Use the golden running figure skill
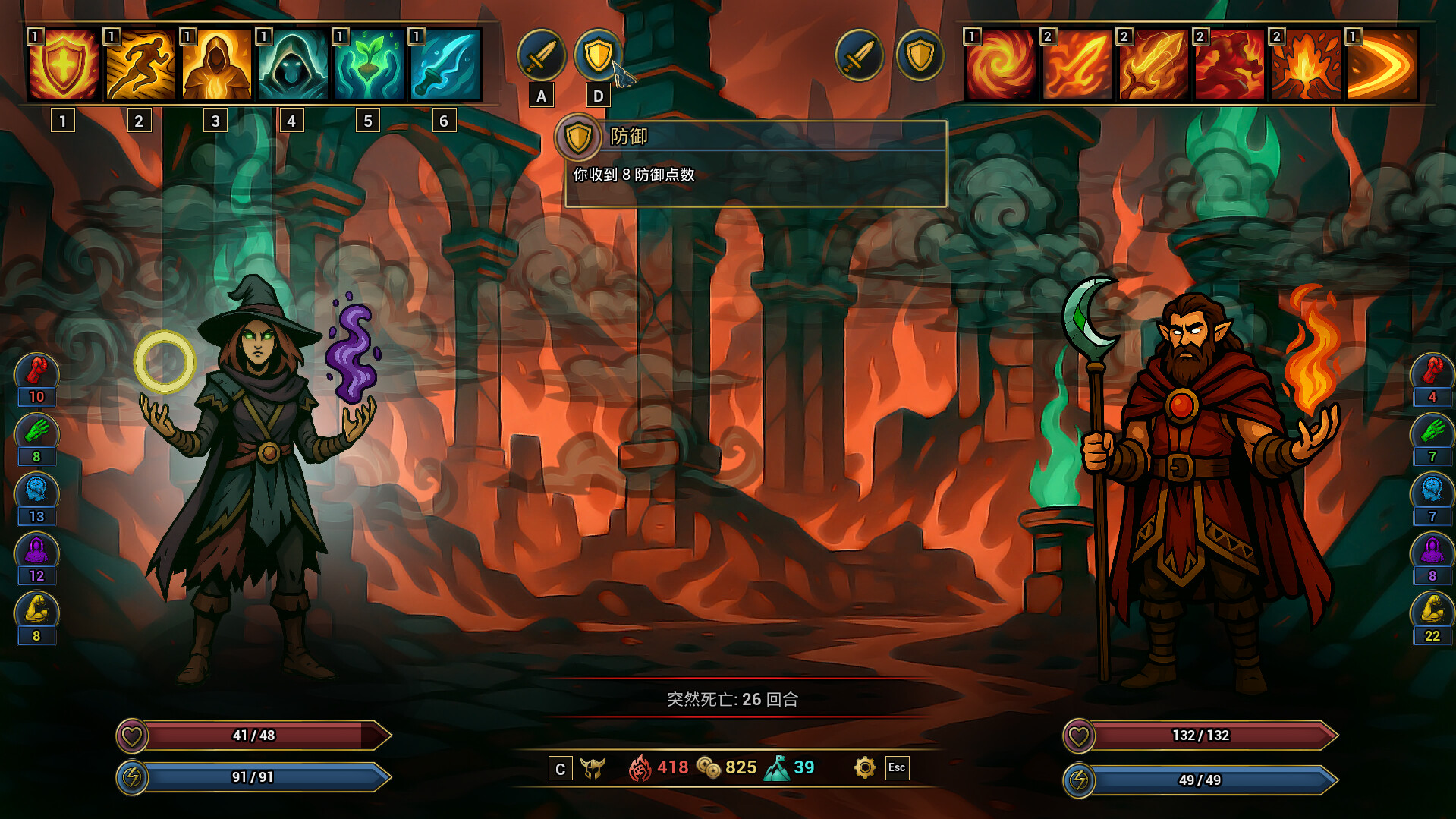The image size is (1456, 819). pyautogui.click(x=140, y=65)
